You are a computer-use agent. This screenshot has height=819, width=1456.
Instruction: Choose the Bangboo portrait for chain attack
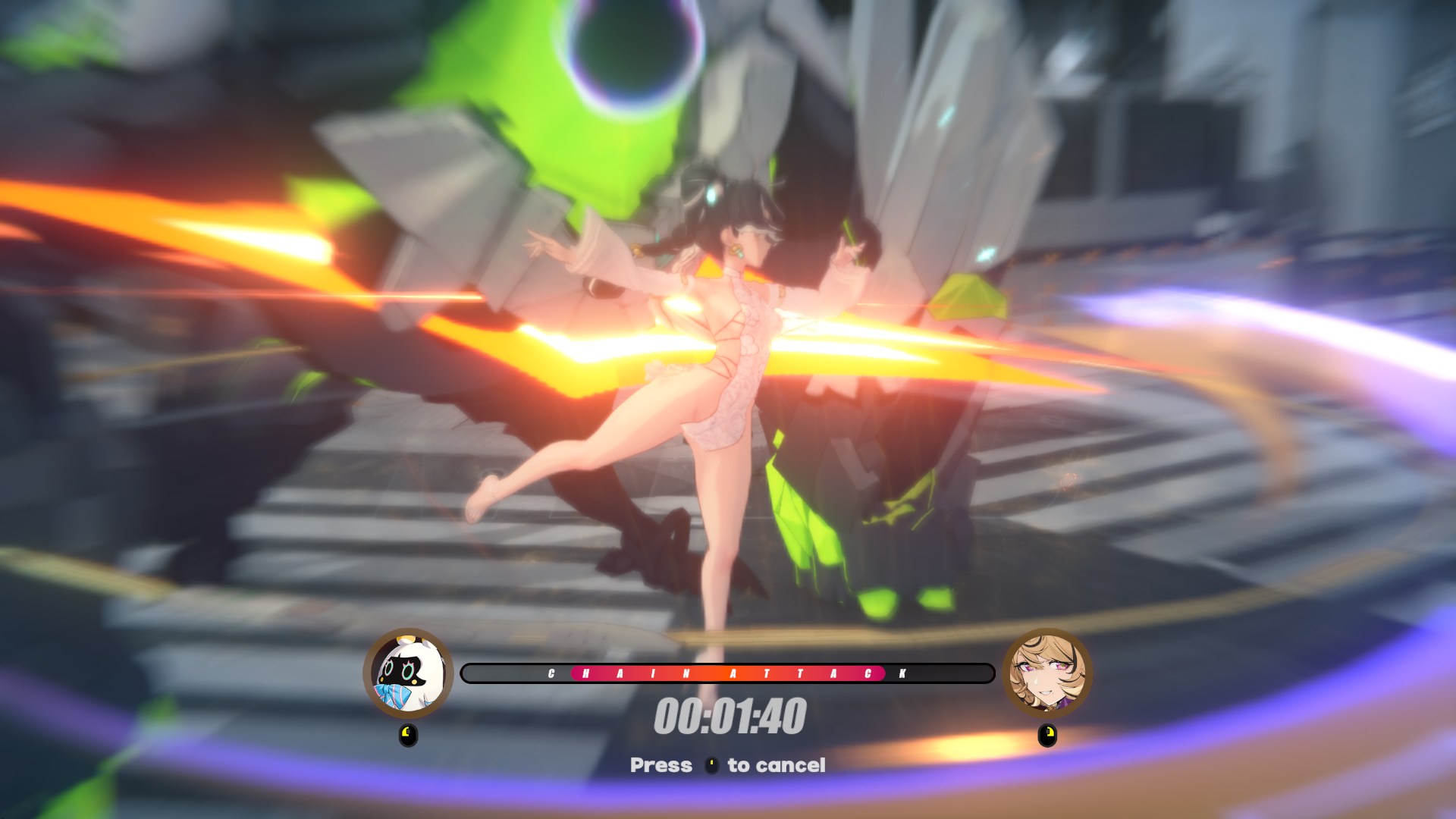point(409,673)
